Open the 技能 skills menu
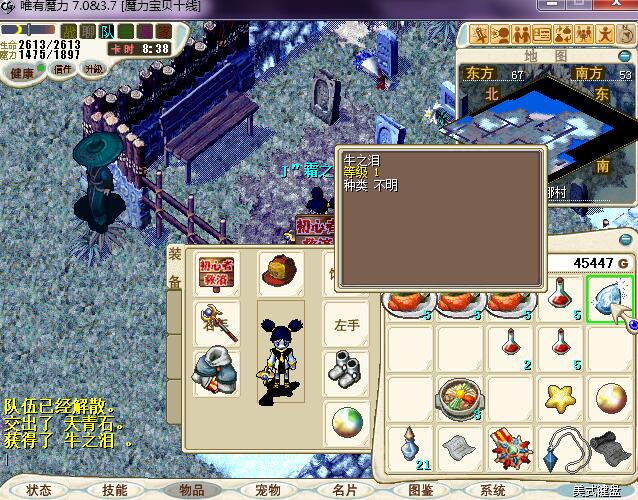The height and width of the screenshot is (500, 638). 114,490
